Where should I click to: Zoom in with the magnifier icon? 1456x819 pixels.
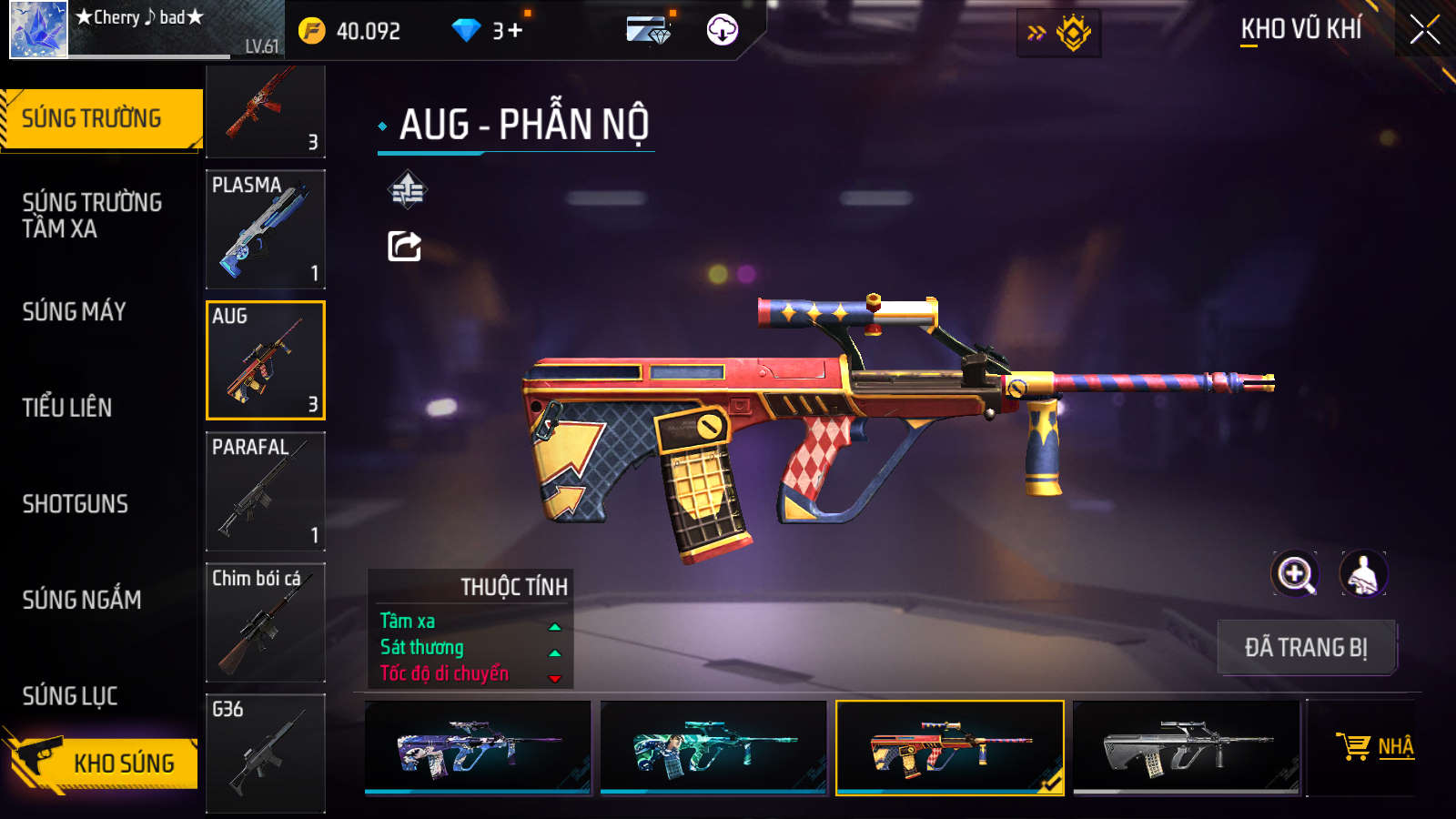click(1295, 574)
